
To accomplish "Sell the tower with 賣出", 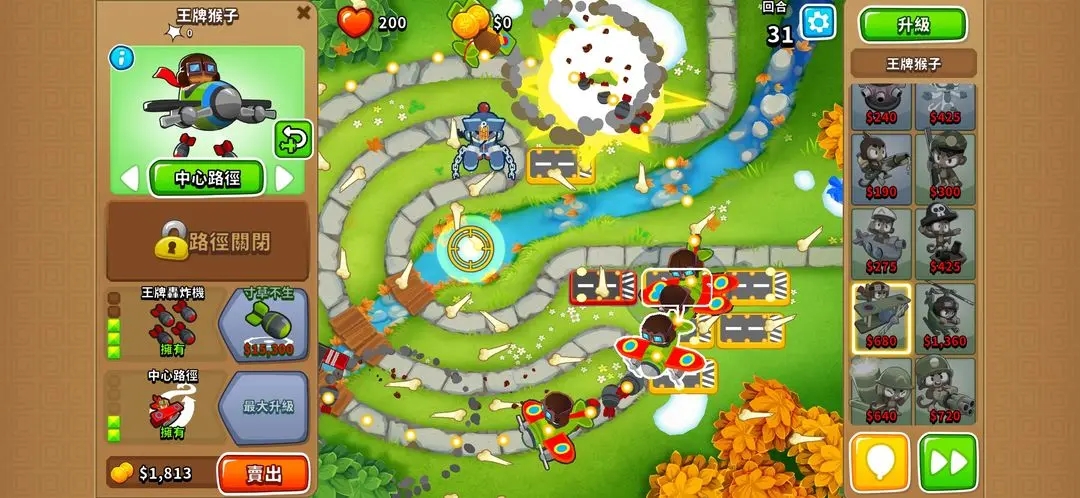I will tap(263, 473).
